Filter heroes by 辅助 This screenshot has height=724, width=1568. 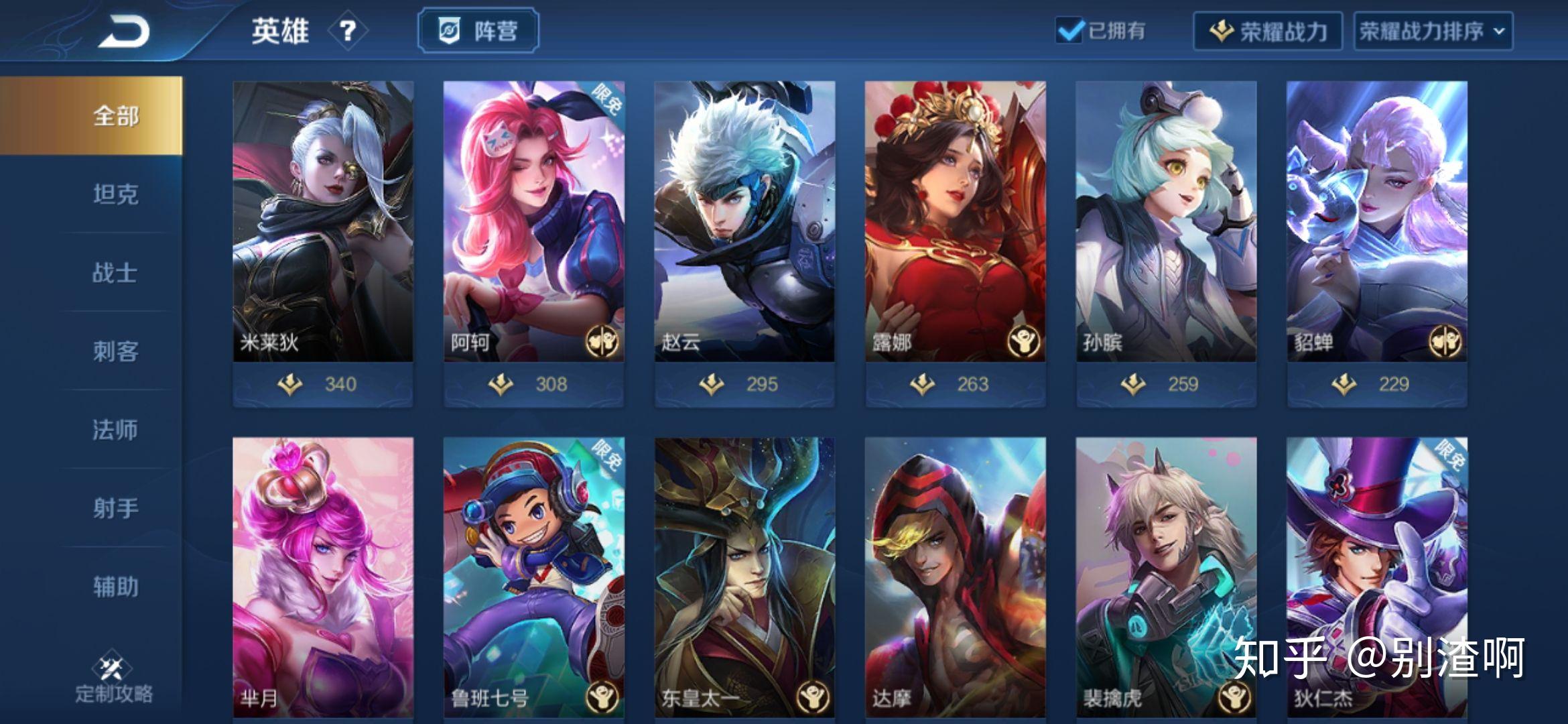(115, 587)
